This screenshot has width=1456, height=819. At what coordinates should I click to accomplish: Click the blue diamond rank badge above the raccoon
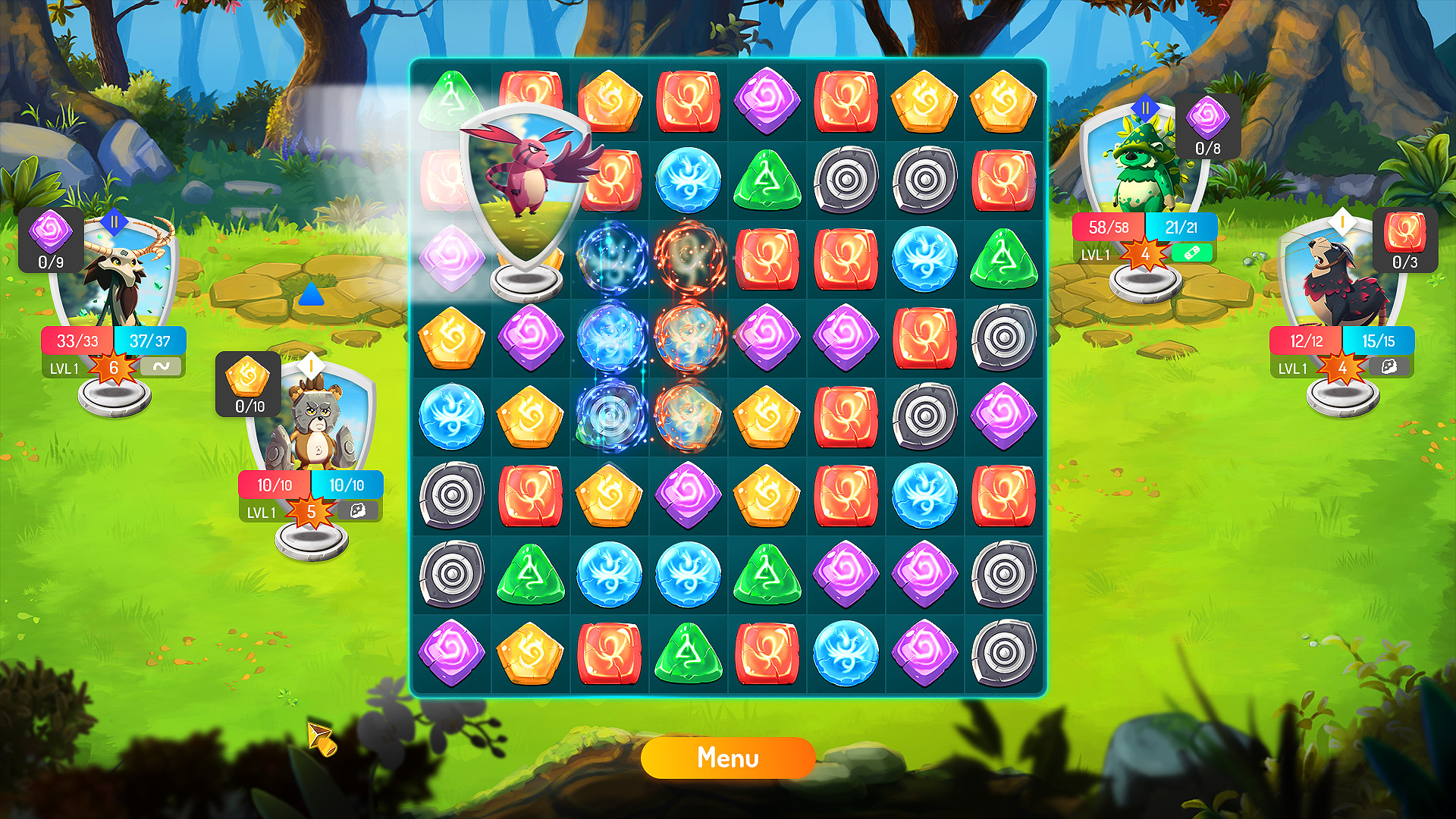[1145, 107]
